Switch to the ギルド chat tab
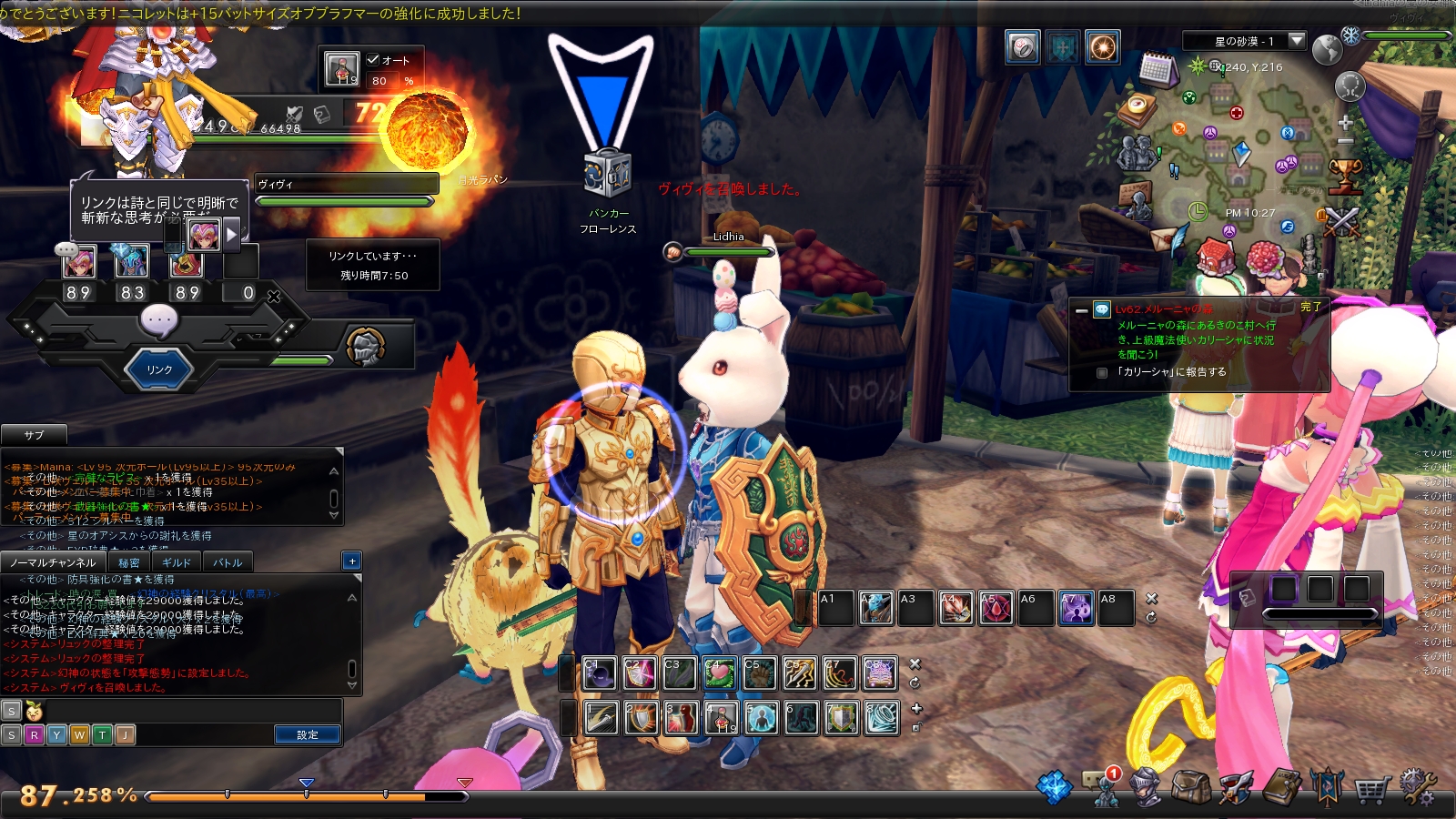Viewport: 1456px width, 819px height. click(x=177, y=562)
